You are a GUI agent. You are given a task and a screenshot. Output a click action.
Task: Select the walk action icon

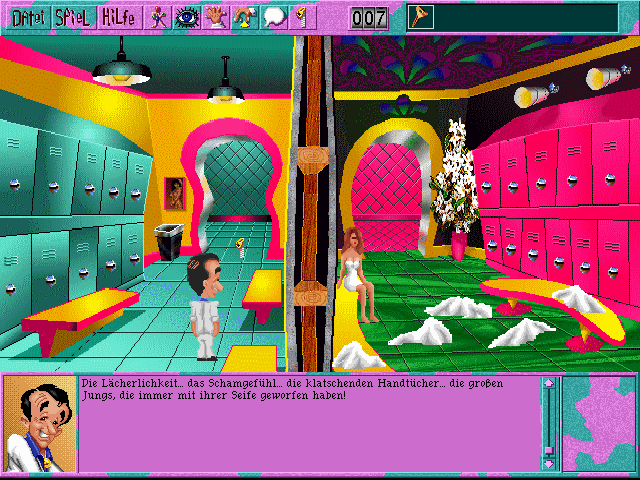coord(159,16)
